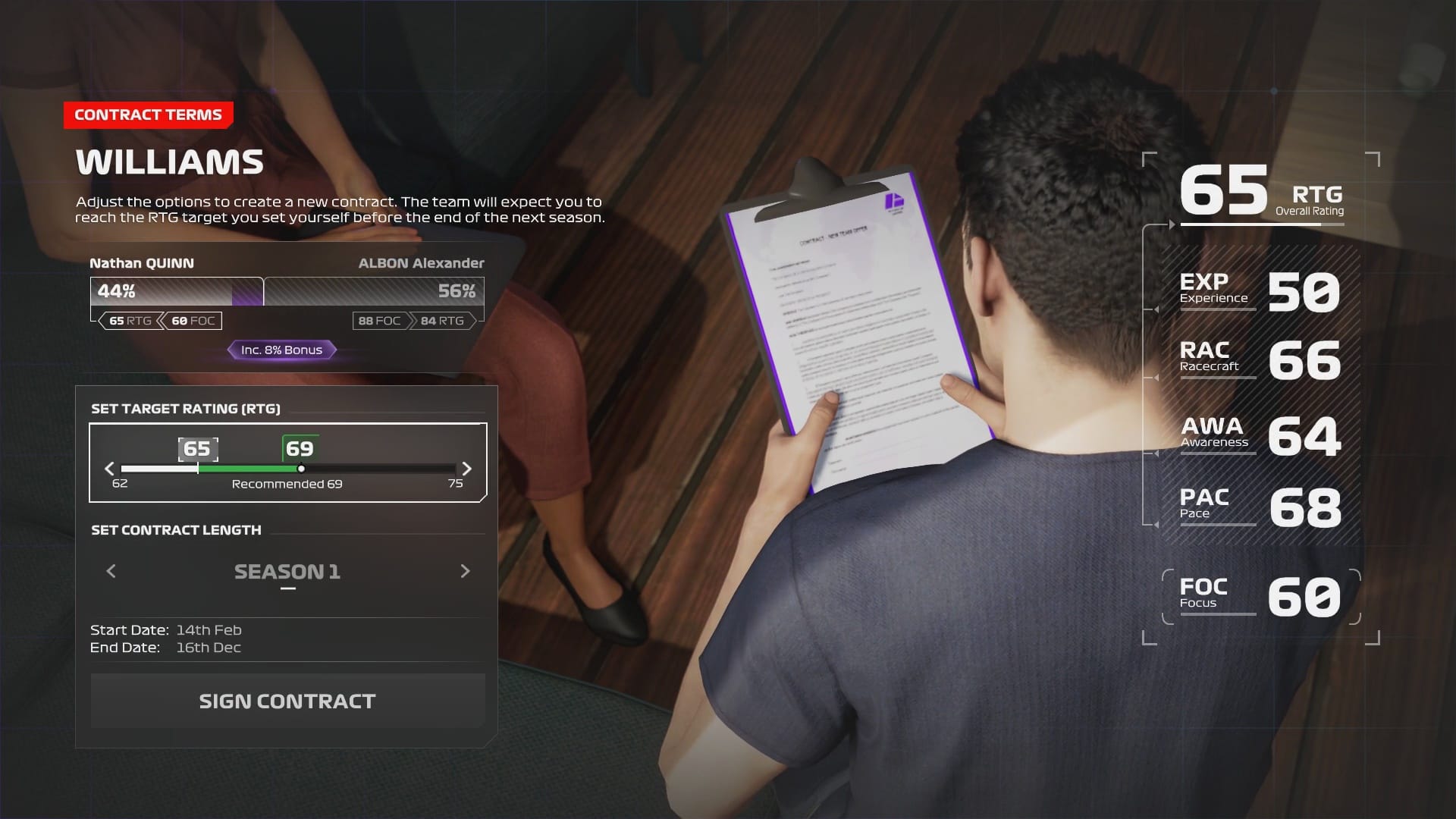The image size is (1456, 819).
Task: Decrease the target rating with left arrow
Action: coord(109,469)
